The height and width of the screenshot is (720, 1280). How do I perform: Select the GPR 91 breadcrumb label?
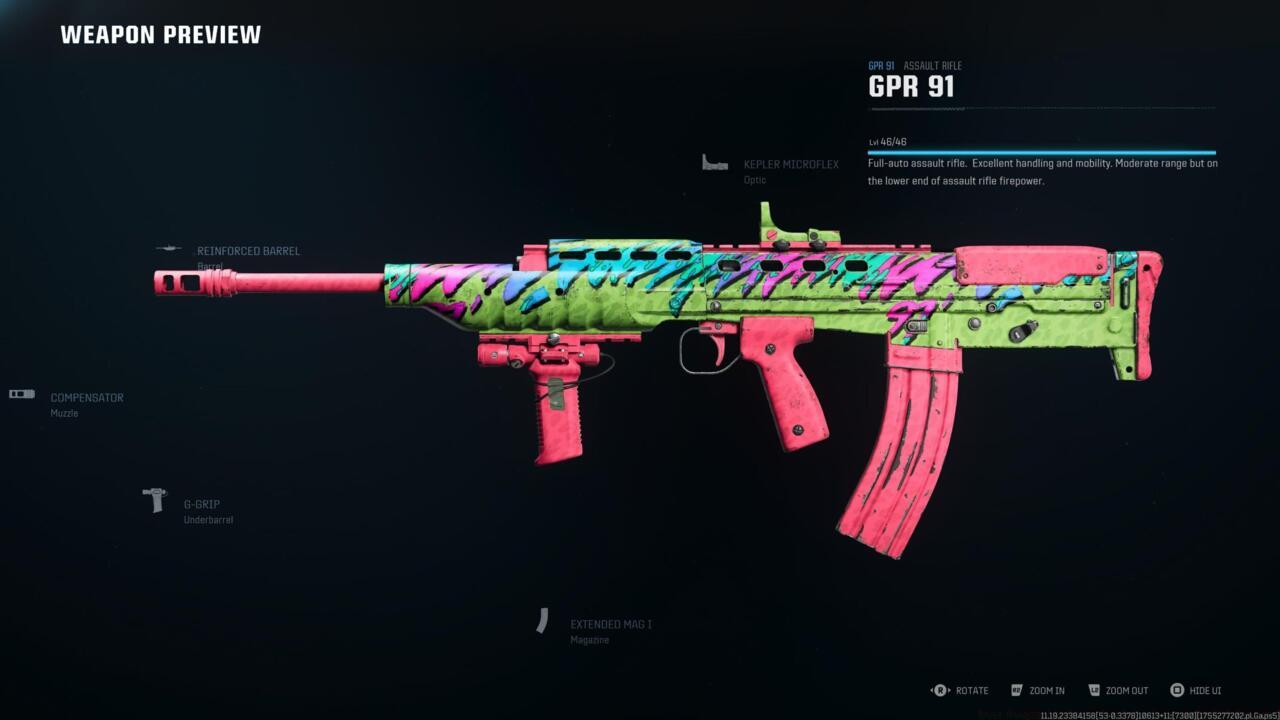pos(880,65)
